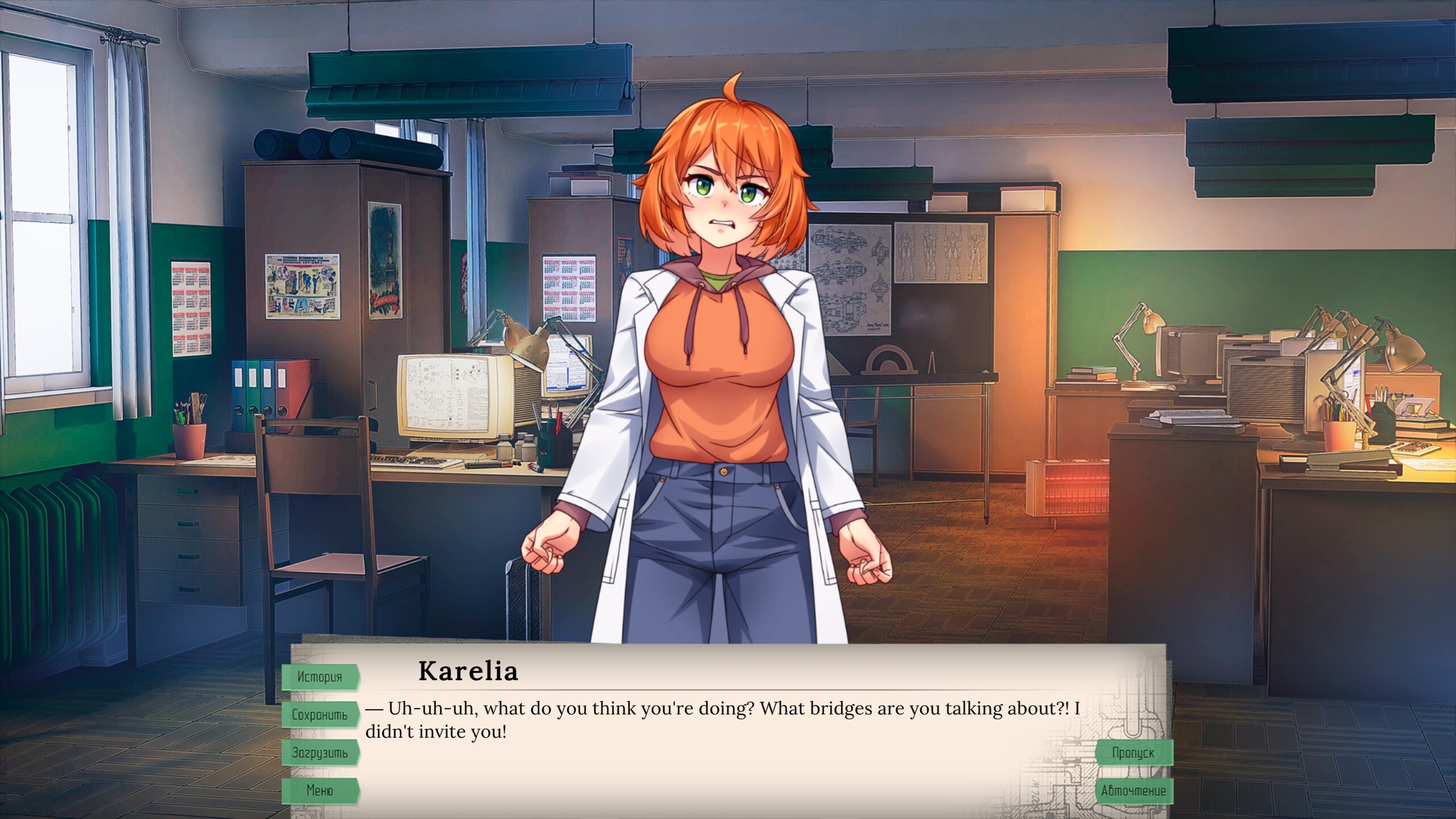The height and width of the screenshot is (819, 1456).
Task: Open the Меню button
Action: point(320,791)
